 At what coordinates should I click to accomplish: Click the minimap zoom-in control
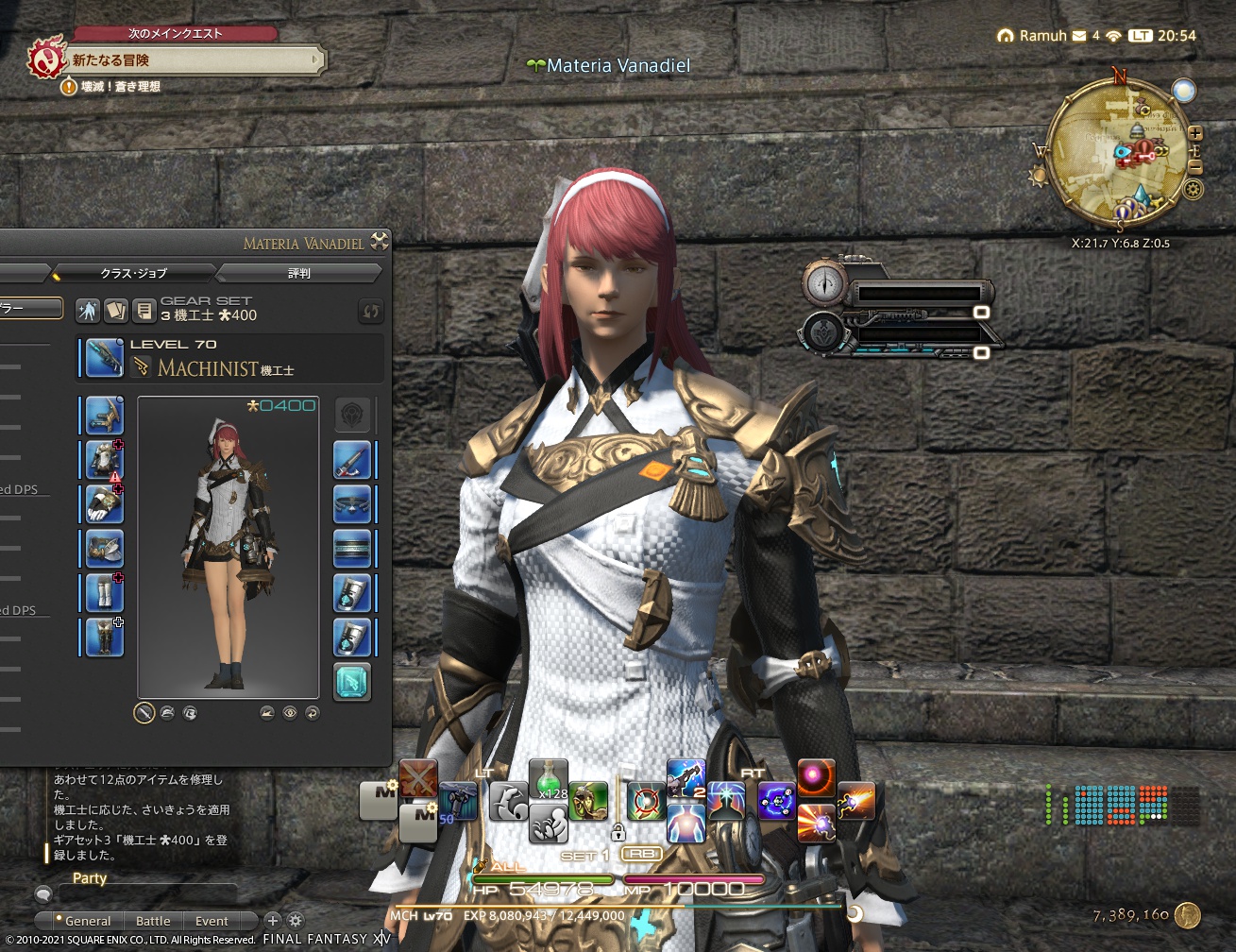click(1197, 135)
